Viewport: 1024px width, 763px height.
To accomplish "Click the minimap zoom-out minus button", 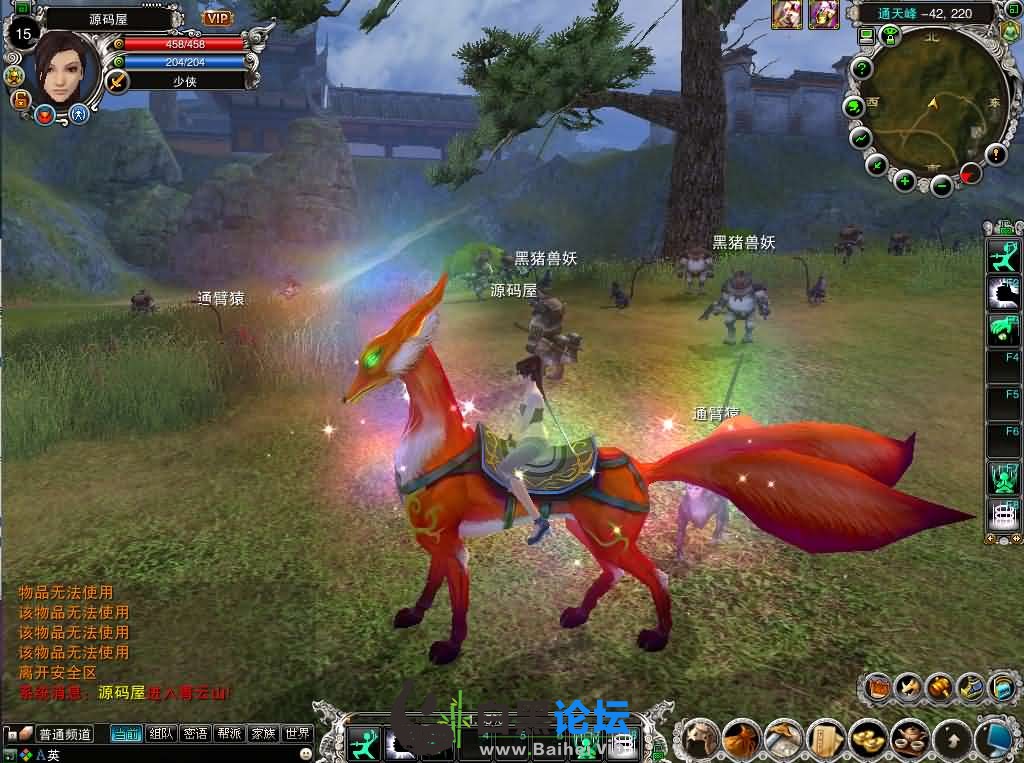I will (942, 185).
